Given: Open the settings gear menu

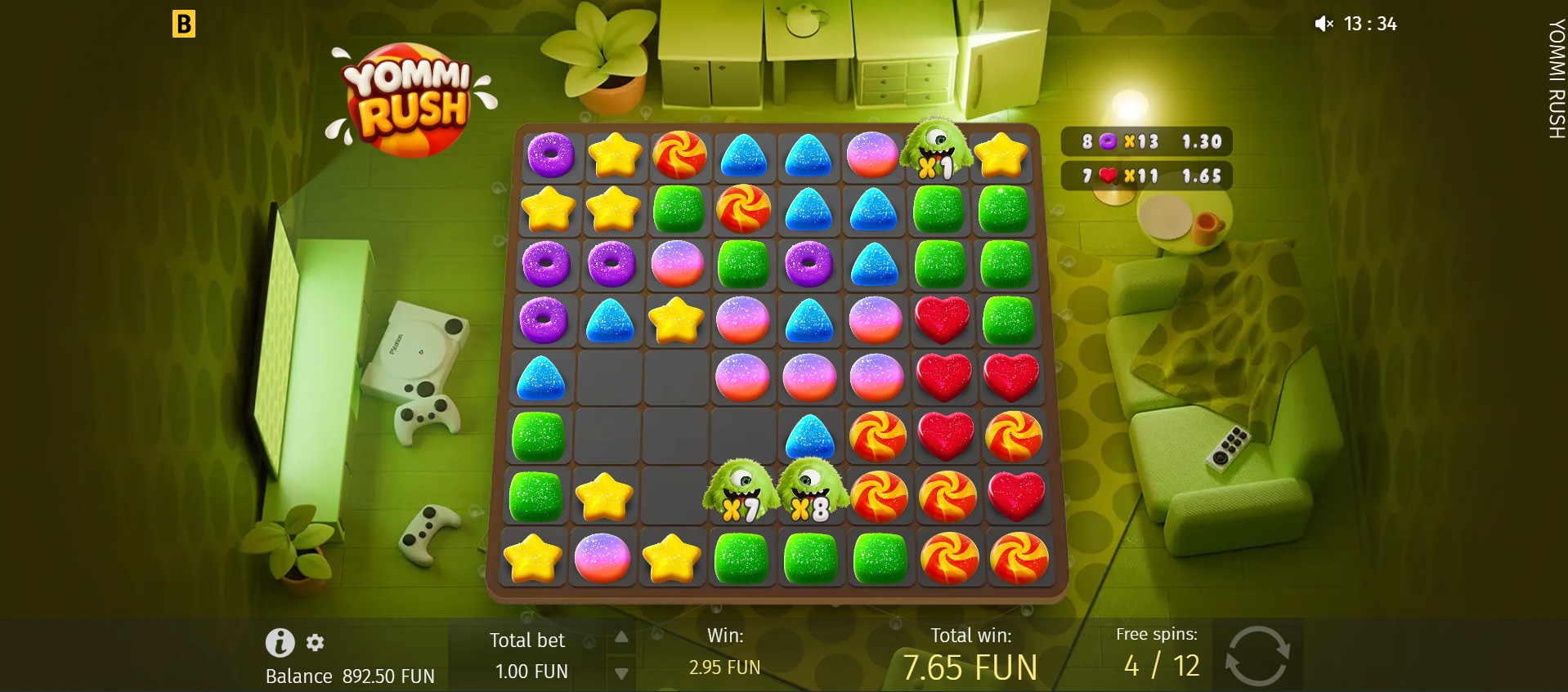Looking at the screenshot, I should [316, 644].
